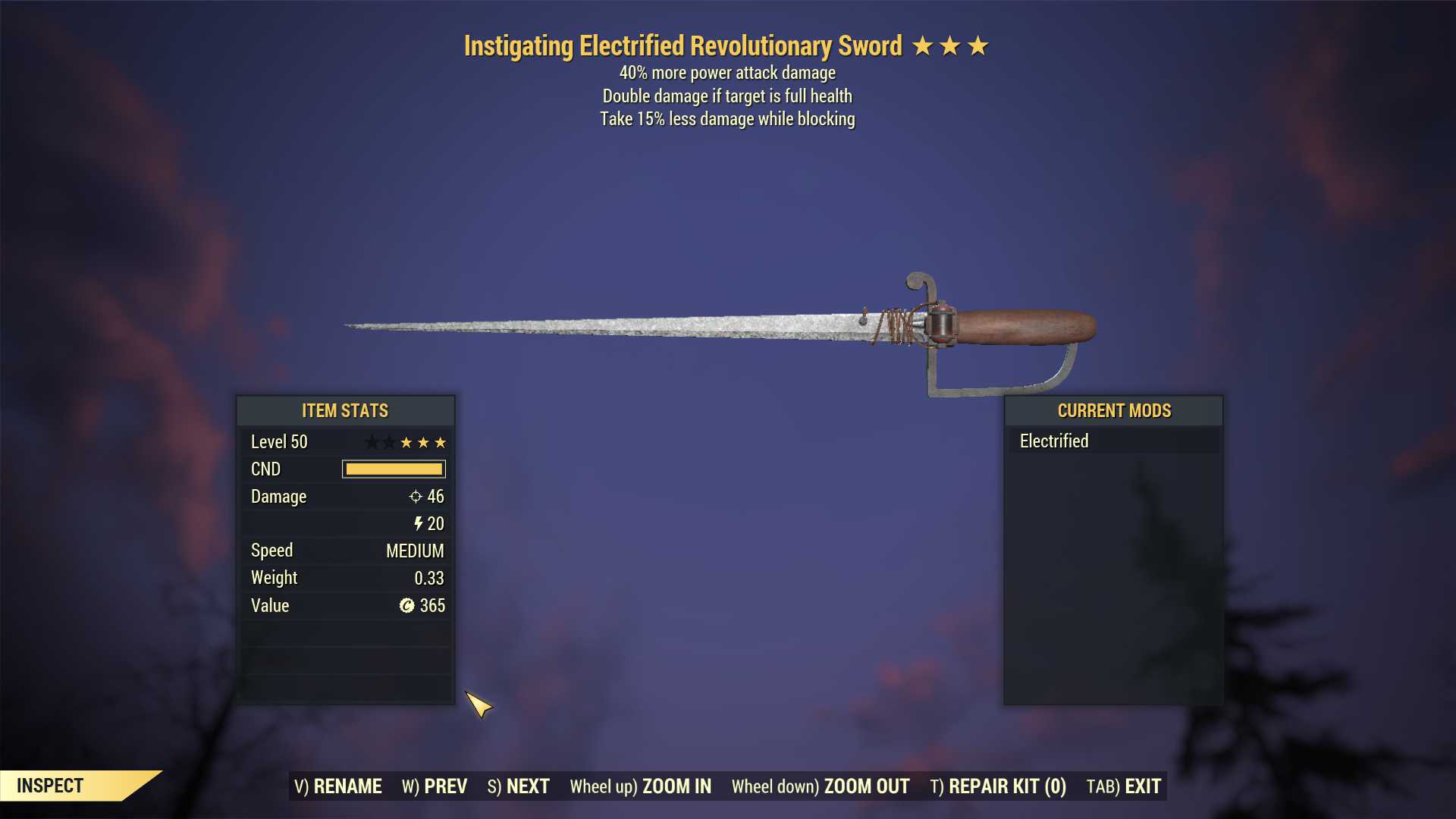
Task: Select the Electrified mod entry
Action: (x=1113, y=441)
